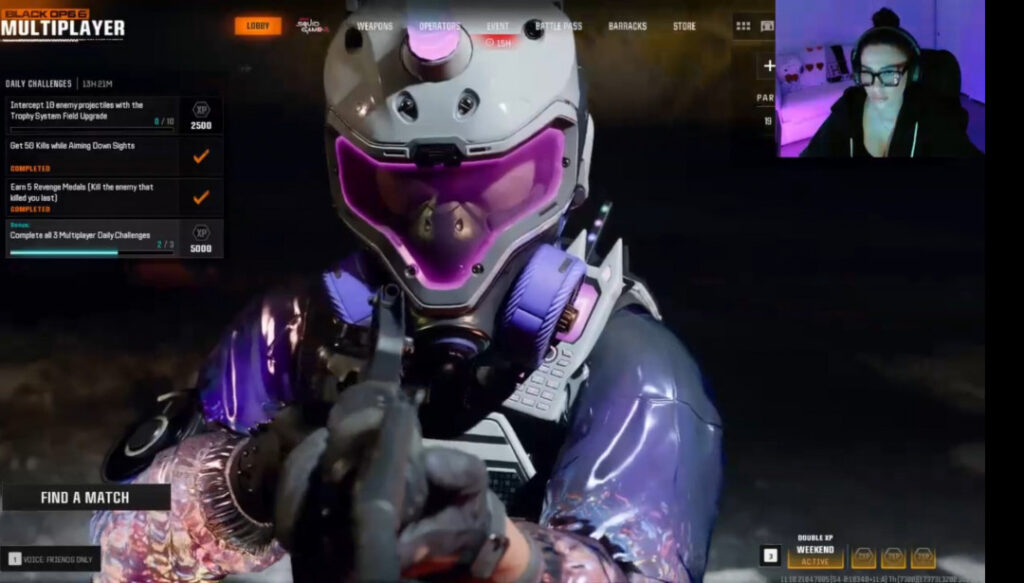This screenshot has height=583, width=1024.
Task: Click the Find a Match button
Action: (x=85, y=497)
